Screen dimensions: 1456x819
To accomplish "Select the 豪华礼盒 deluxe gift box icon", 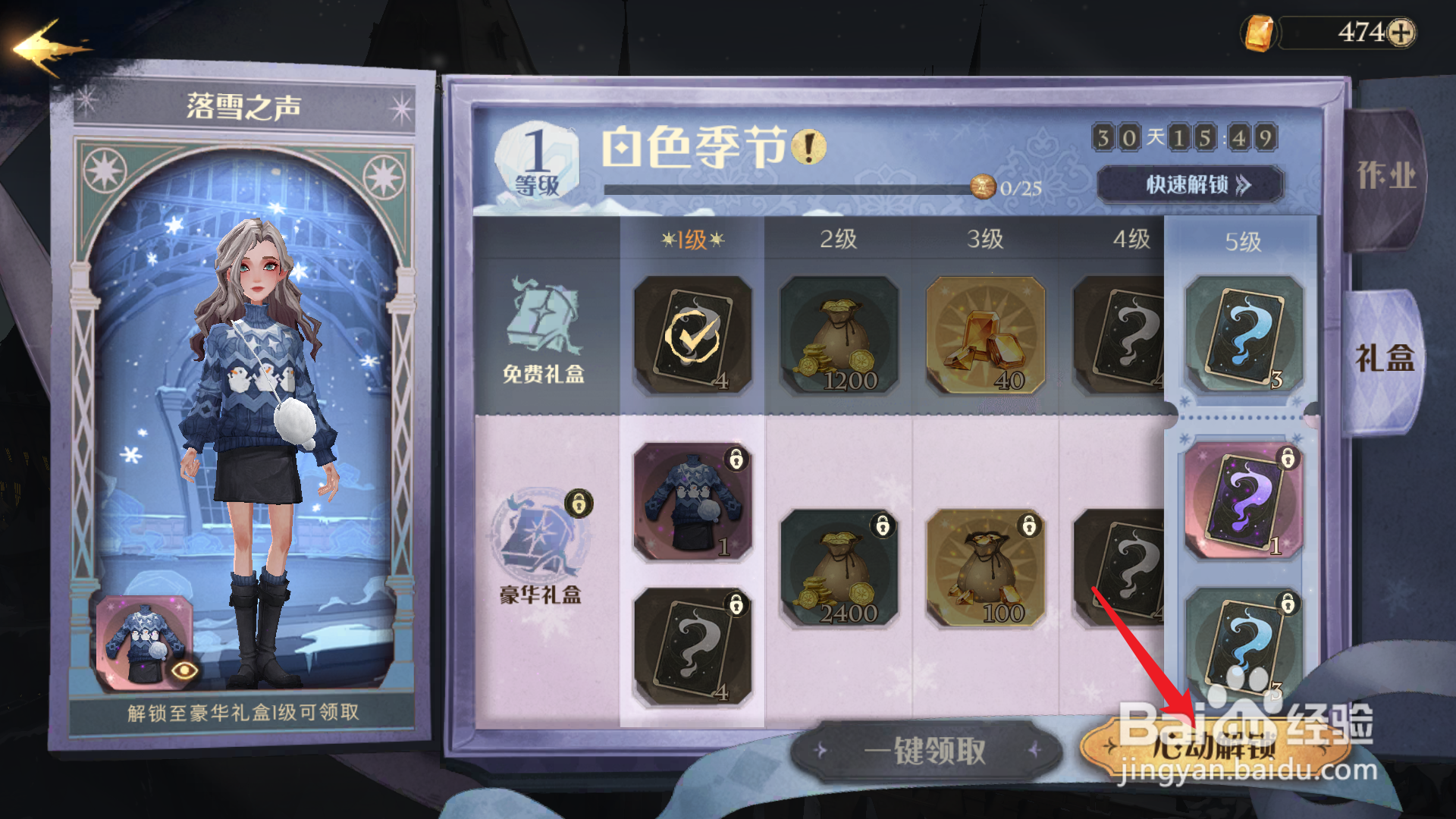I will (538, 531).
